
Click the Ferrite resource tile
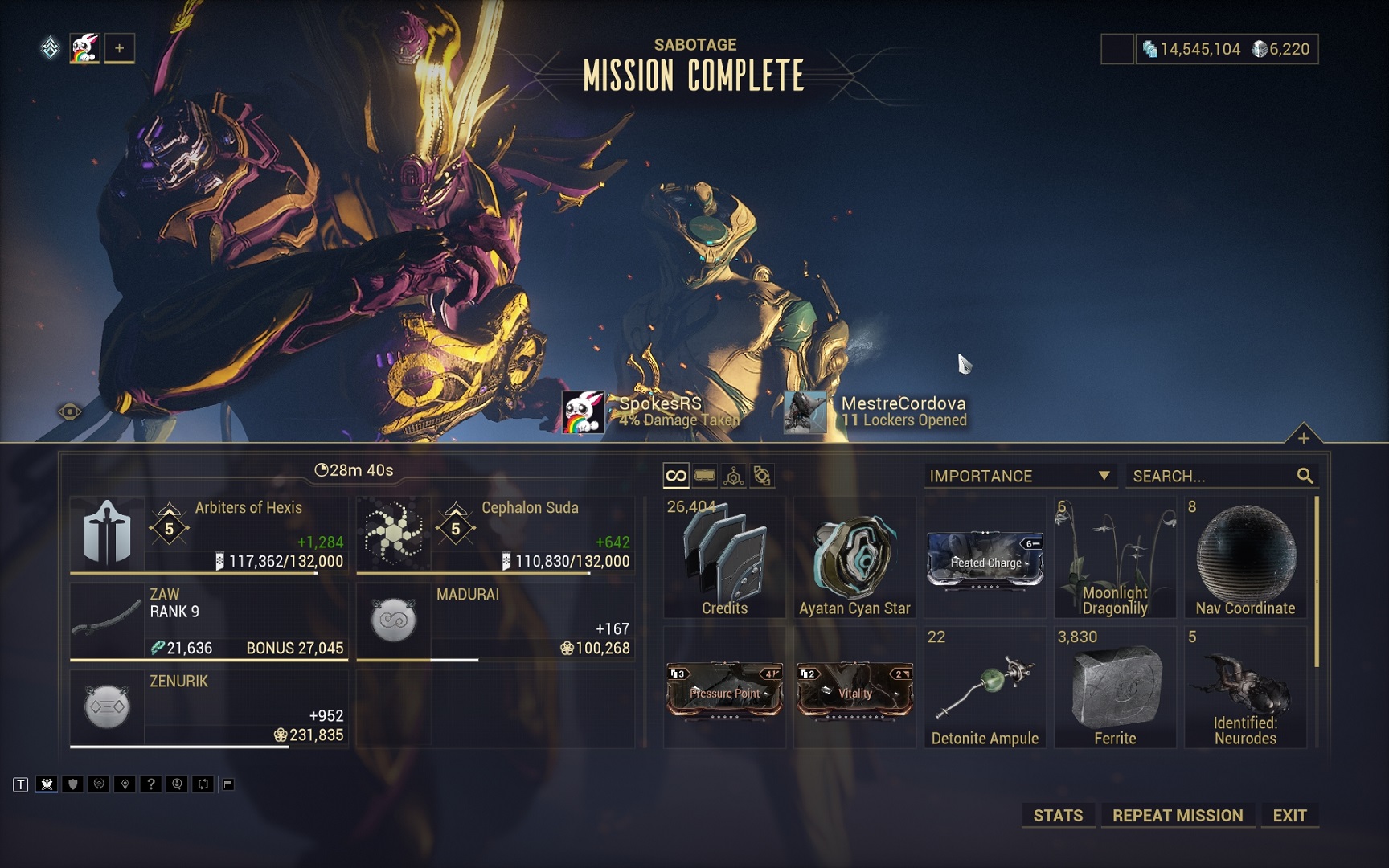(x=1115, y=688)
